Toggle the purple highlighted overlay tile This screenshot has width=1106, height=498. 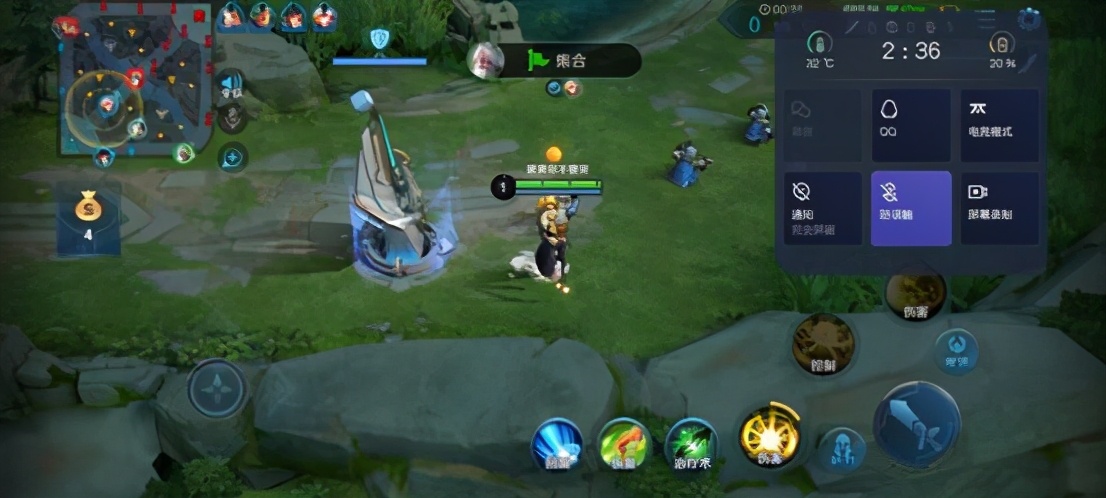coord(910,208)
